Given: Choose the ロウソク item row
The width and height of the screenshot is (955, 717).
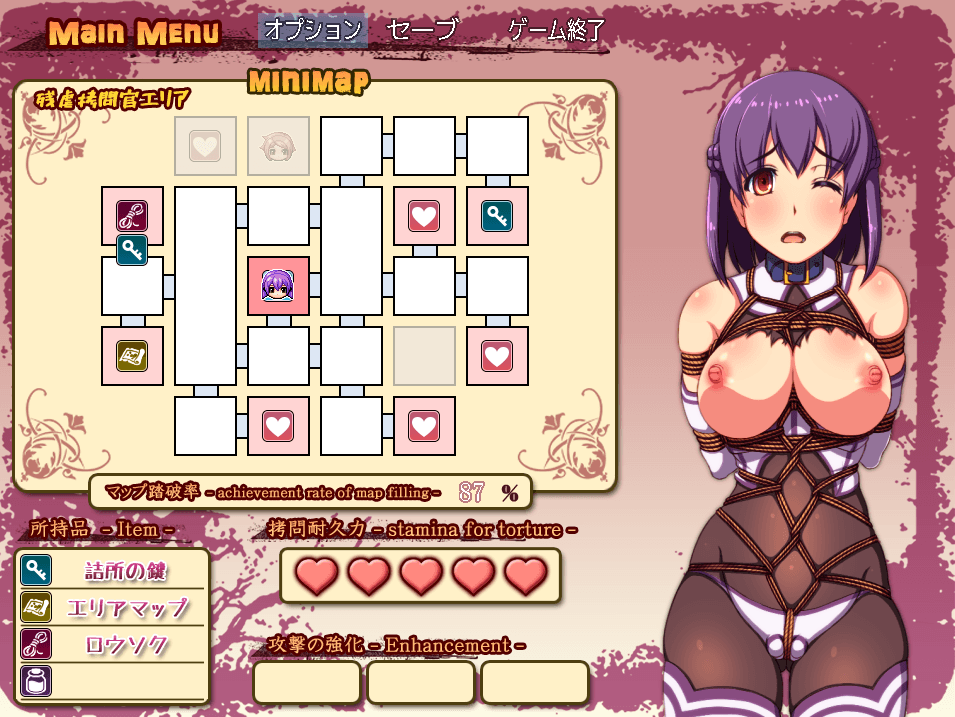Looking at the screenshot, I should point(112,644).
